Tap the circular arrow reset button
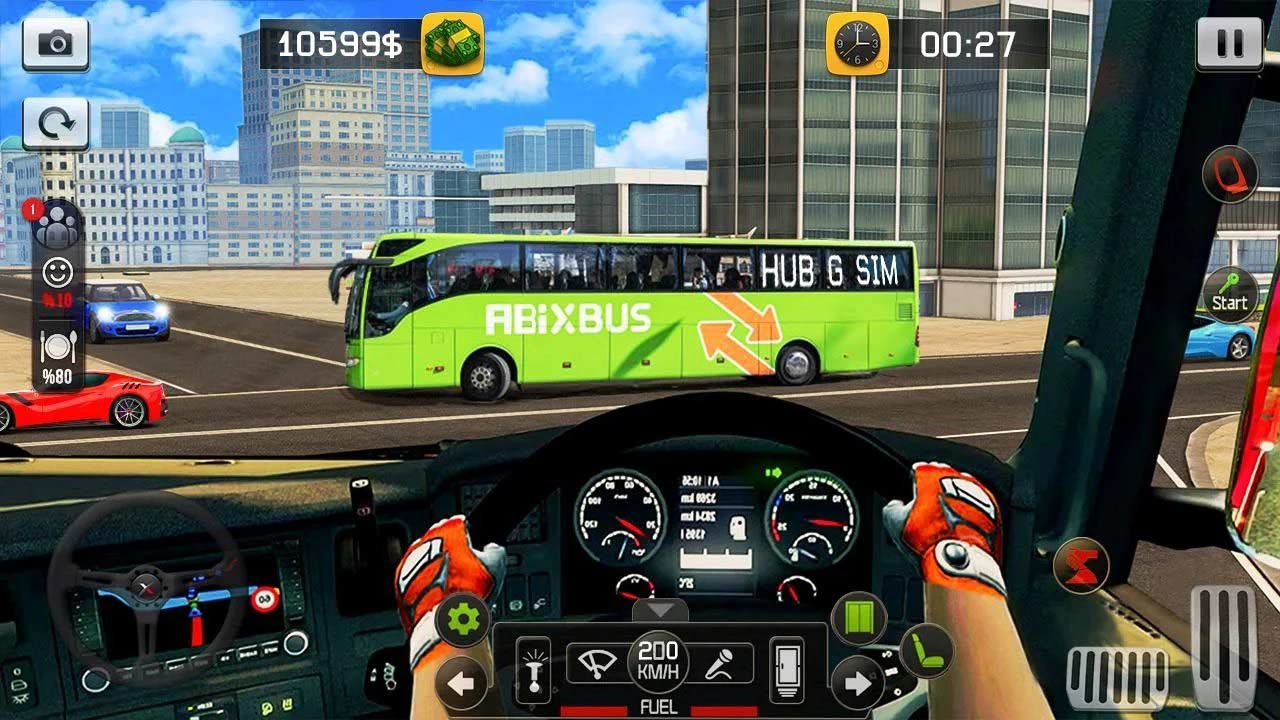Screen dimensions: 1280x720 point(56,123)
